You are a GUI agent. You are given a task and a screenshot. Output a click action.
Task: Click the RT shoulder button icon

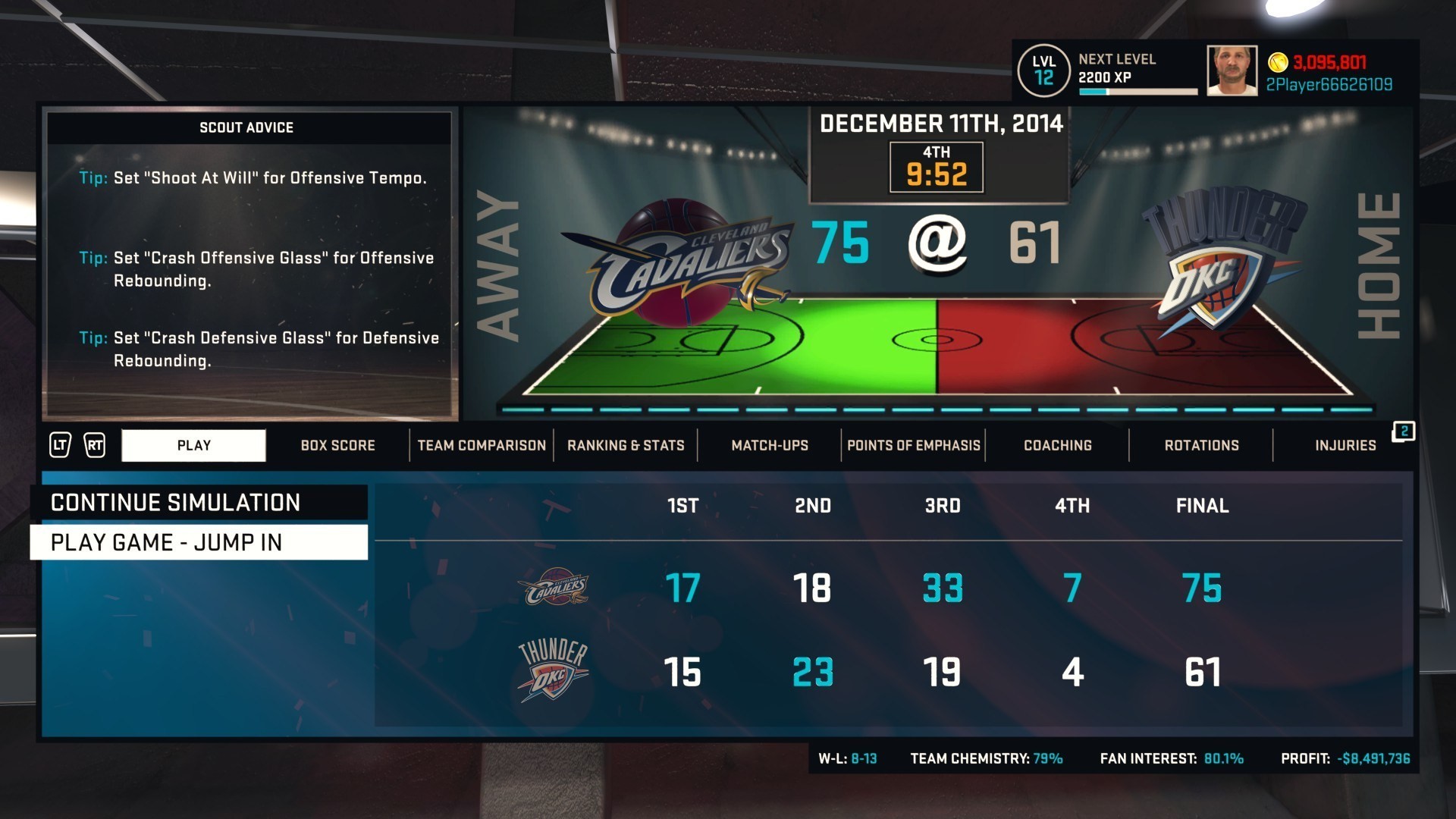click(x=95, y=445)
